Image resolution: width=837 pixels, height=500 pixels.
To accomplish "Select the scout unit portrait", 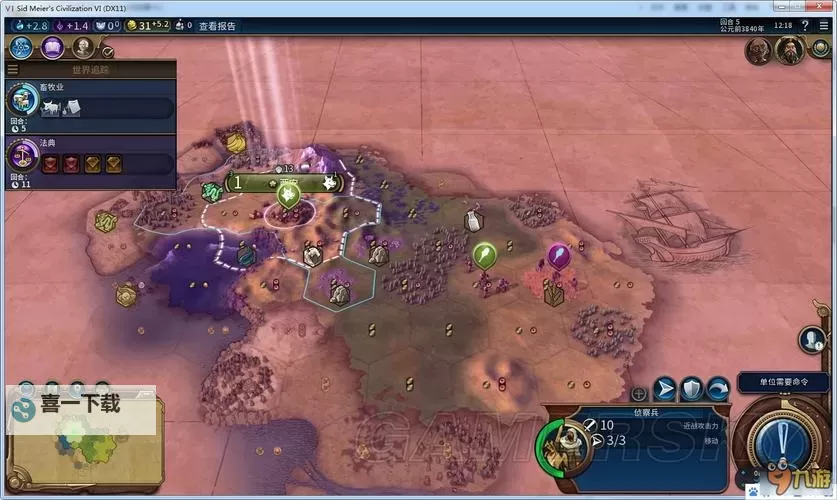I will click(x=565, y=444).
